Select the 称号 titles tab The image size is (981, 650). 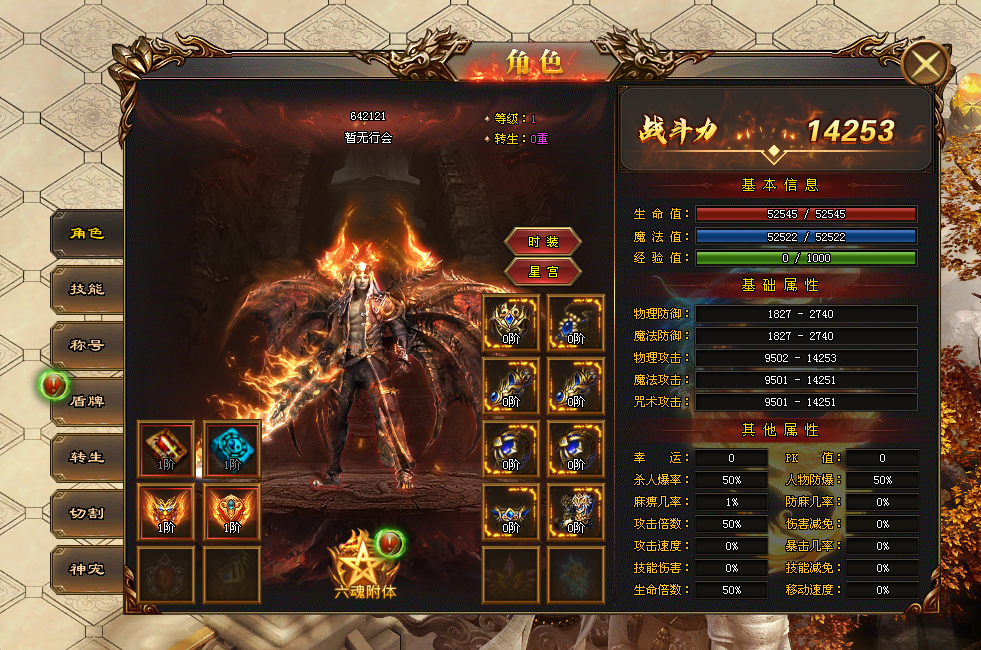[x=87, y=346]
